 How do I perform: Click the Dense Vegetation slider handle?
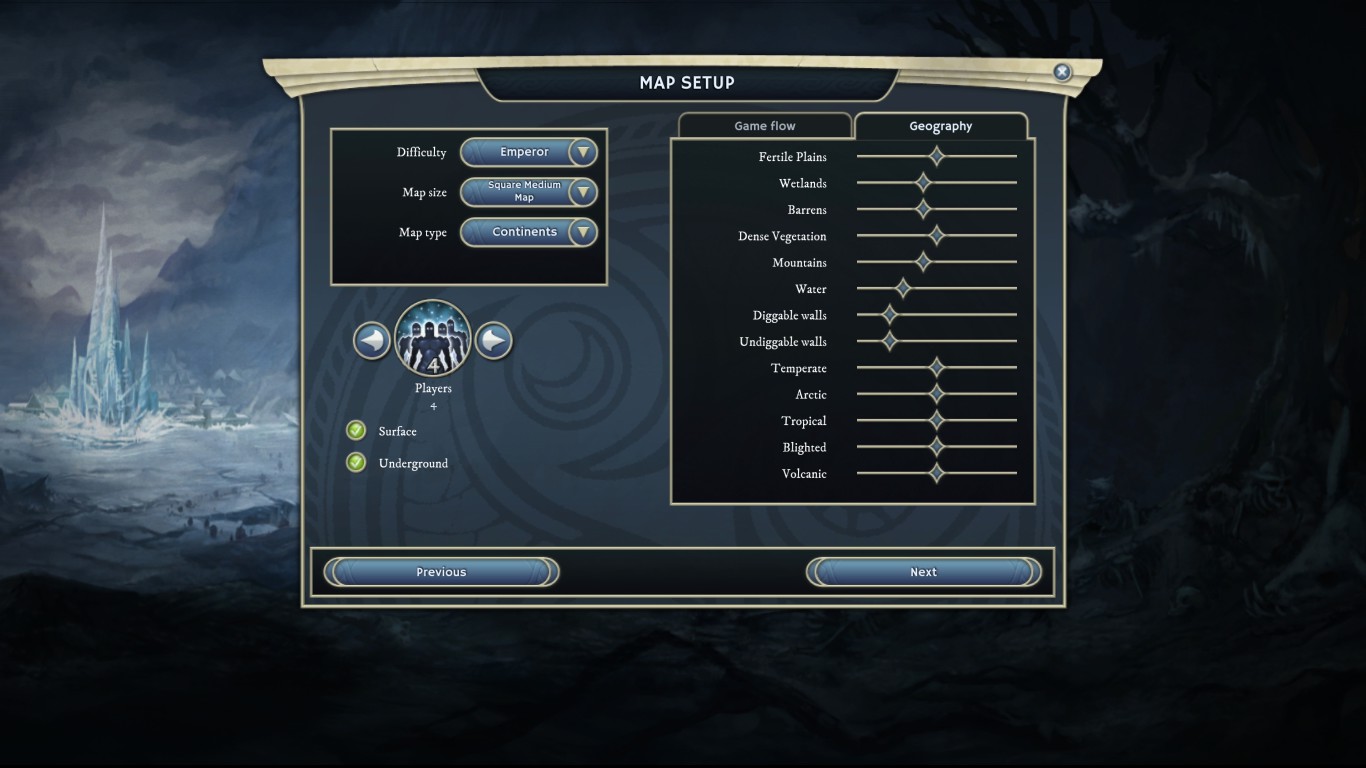[936, 236]
